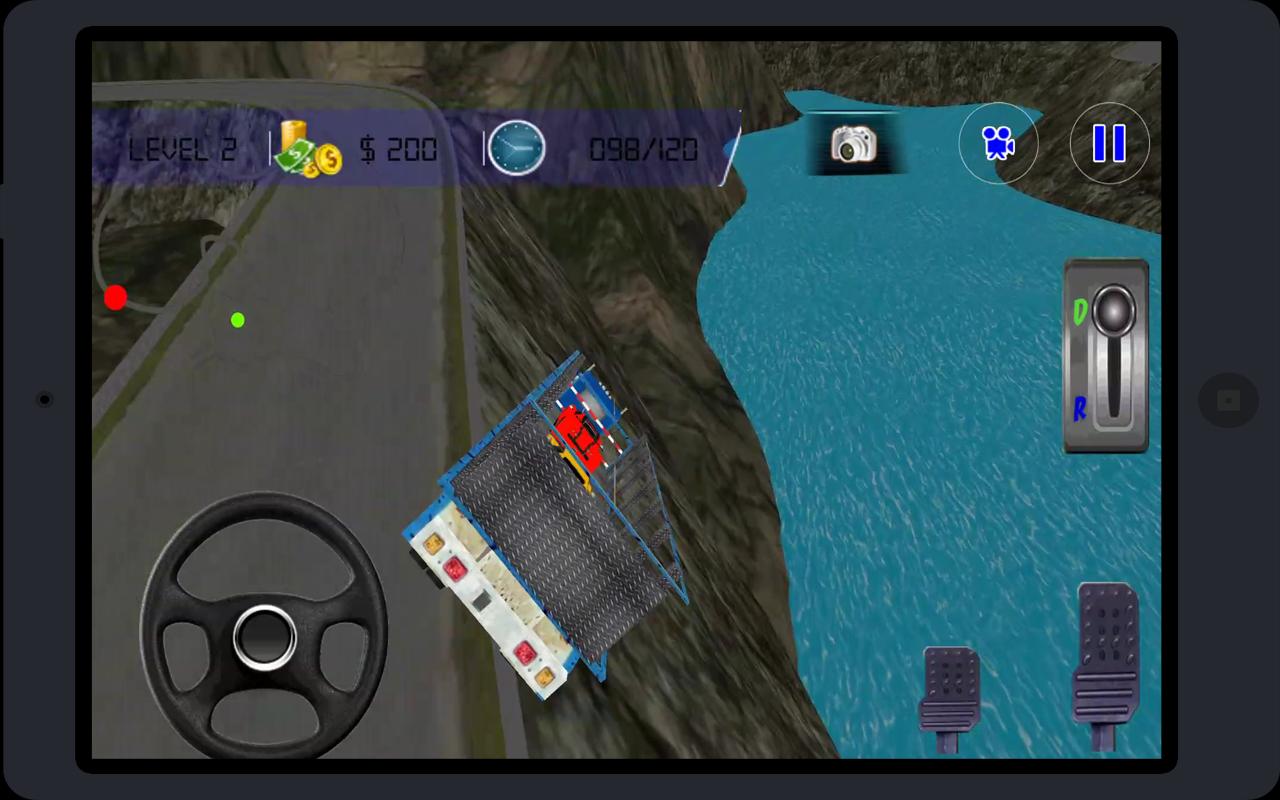Switch camera view with the video camera icon

997,143
